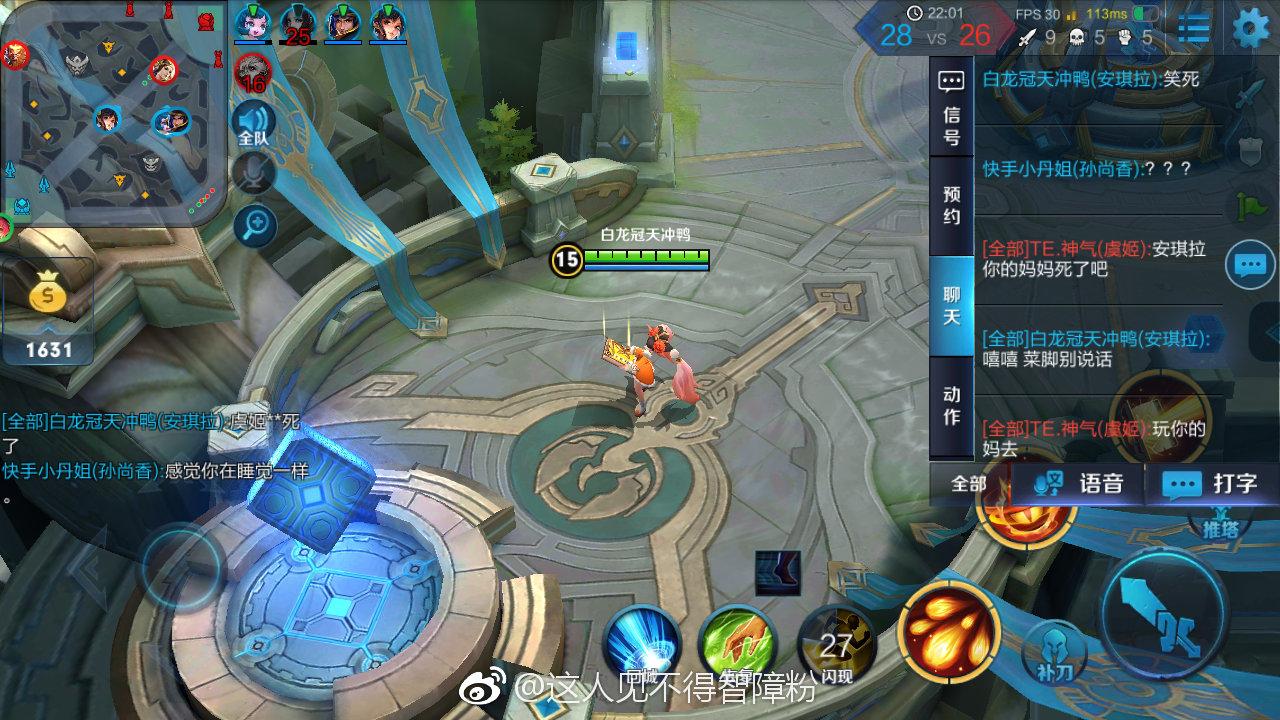The height and width of the screenshot is (720, 1280).
Task: Toggle the microphone icon below 全队
Action: point(254,172)
